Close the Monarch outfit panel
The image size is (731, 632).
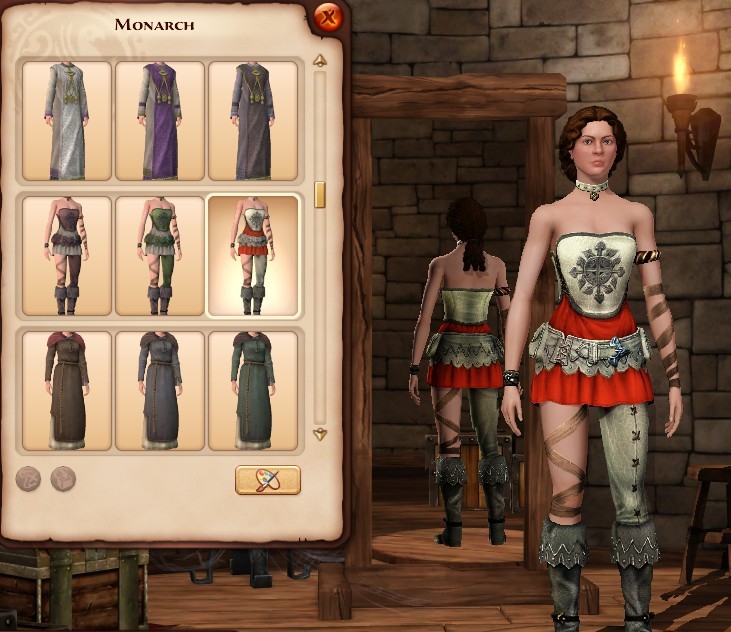[x=327, y=17]
